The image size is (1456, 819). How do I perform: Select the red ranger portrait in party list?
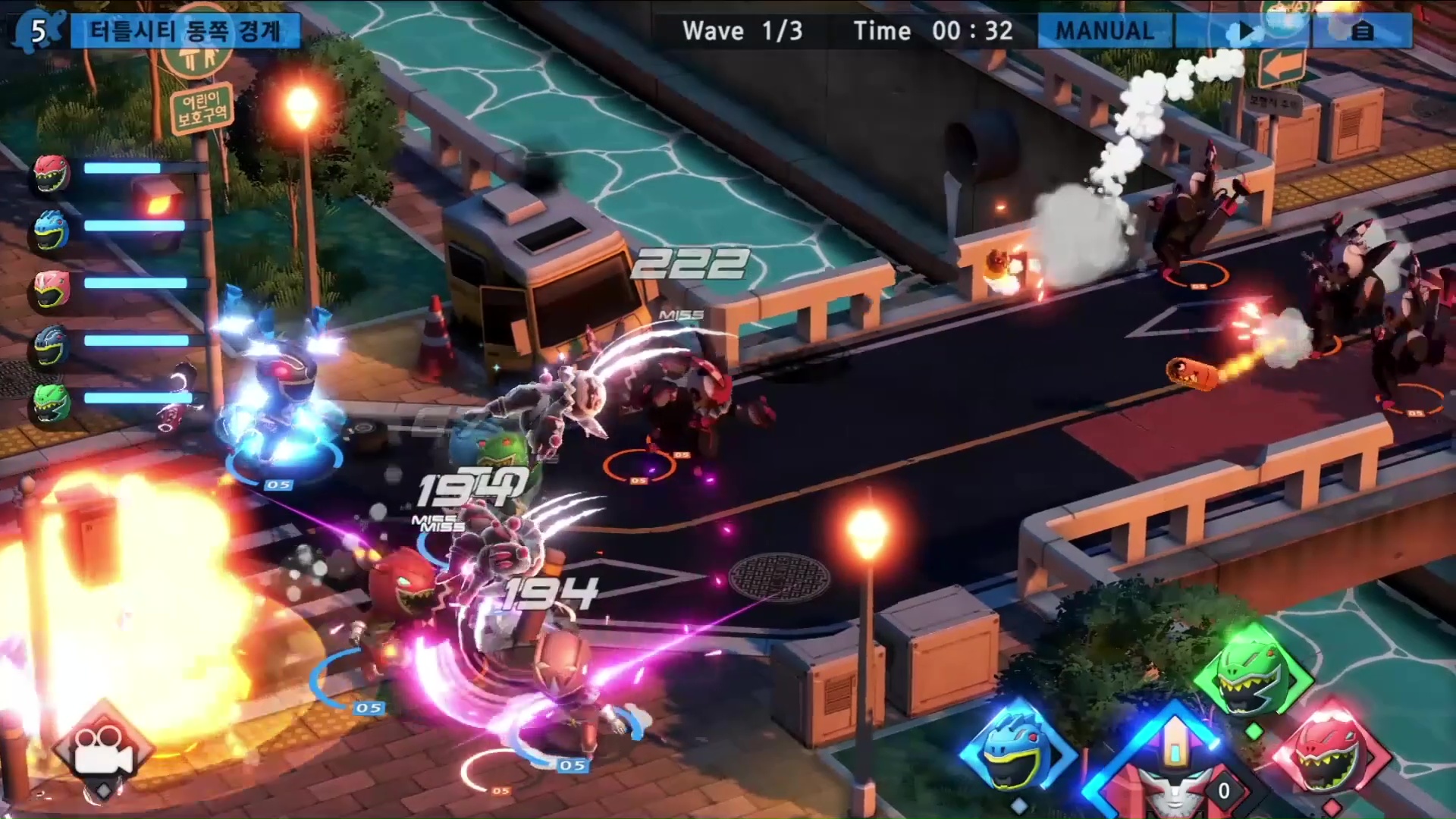[x=52, y=174]
